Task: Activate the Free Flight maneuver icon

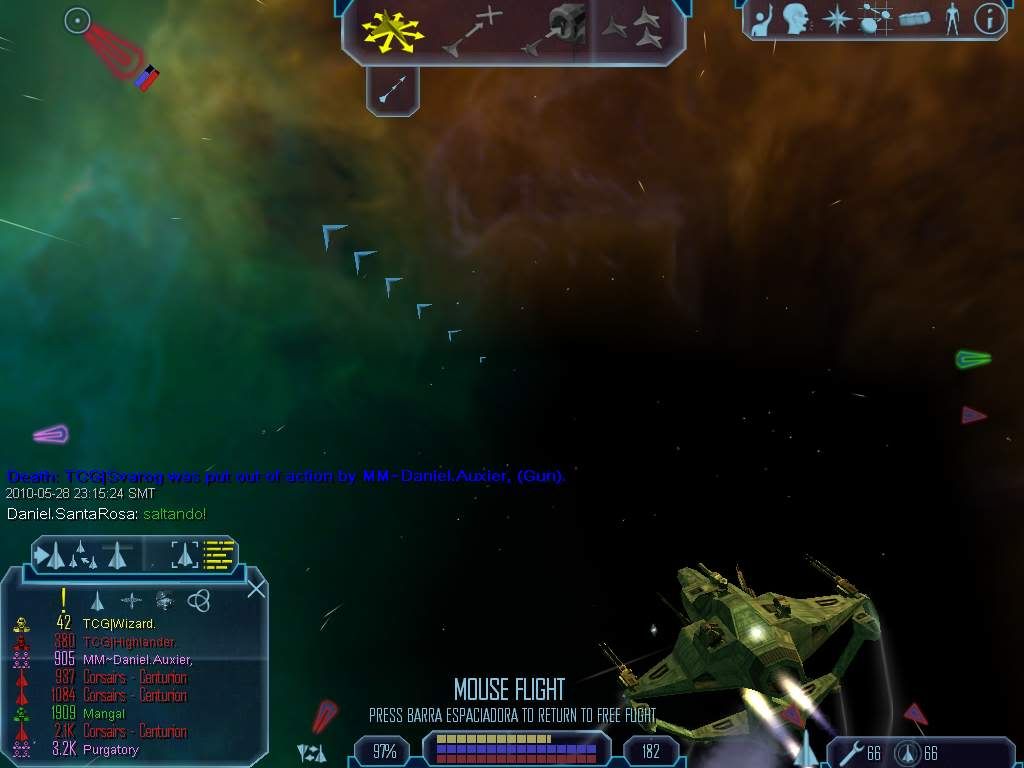Action: click(x=393, y=31)
